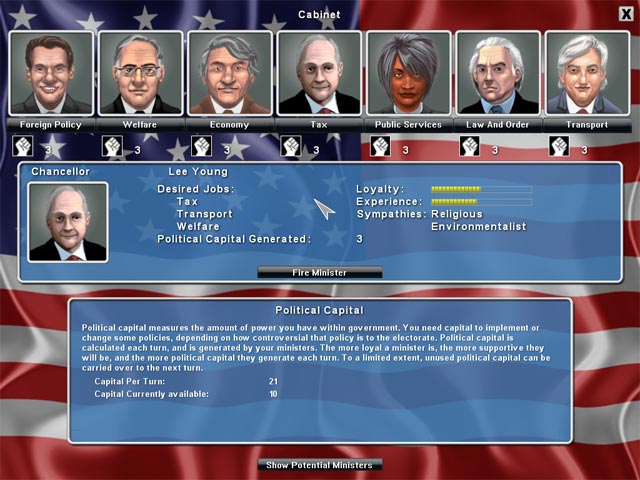Select the Welfare minister portrait
Viewport: 640px width, 480px height.
[x=141, y=74]
